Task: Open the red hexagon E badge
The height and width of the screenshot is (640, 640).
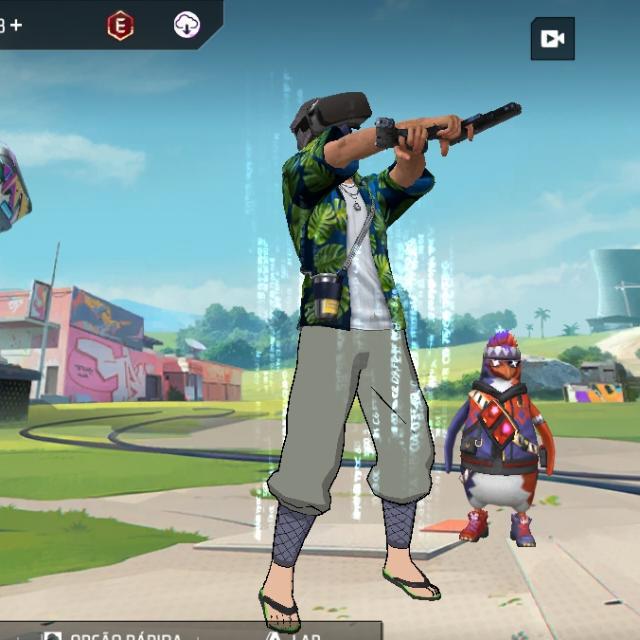Action: pyautogui.click(x=120, y=26)
